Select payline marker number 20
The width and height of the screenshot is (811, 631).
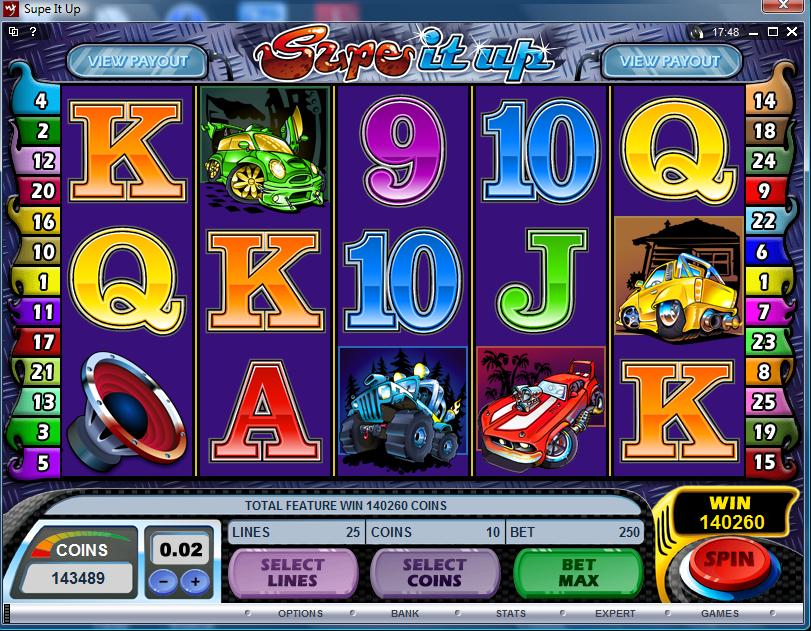pos(43,190)
